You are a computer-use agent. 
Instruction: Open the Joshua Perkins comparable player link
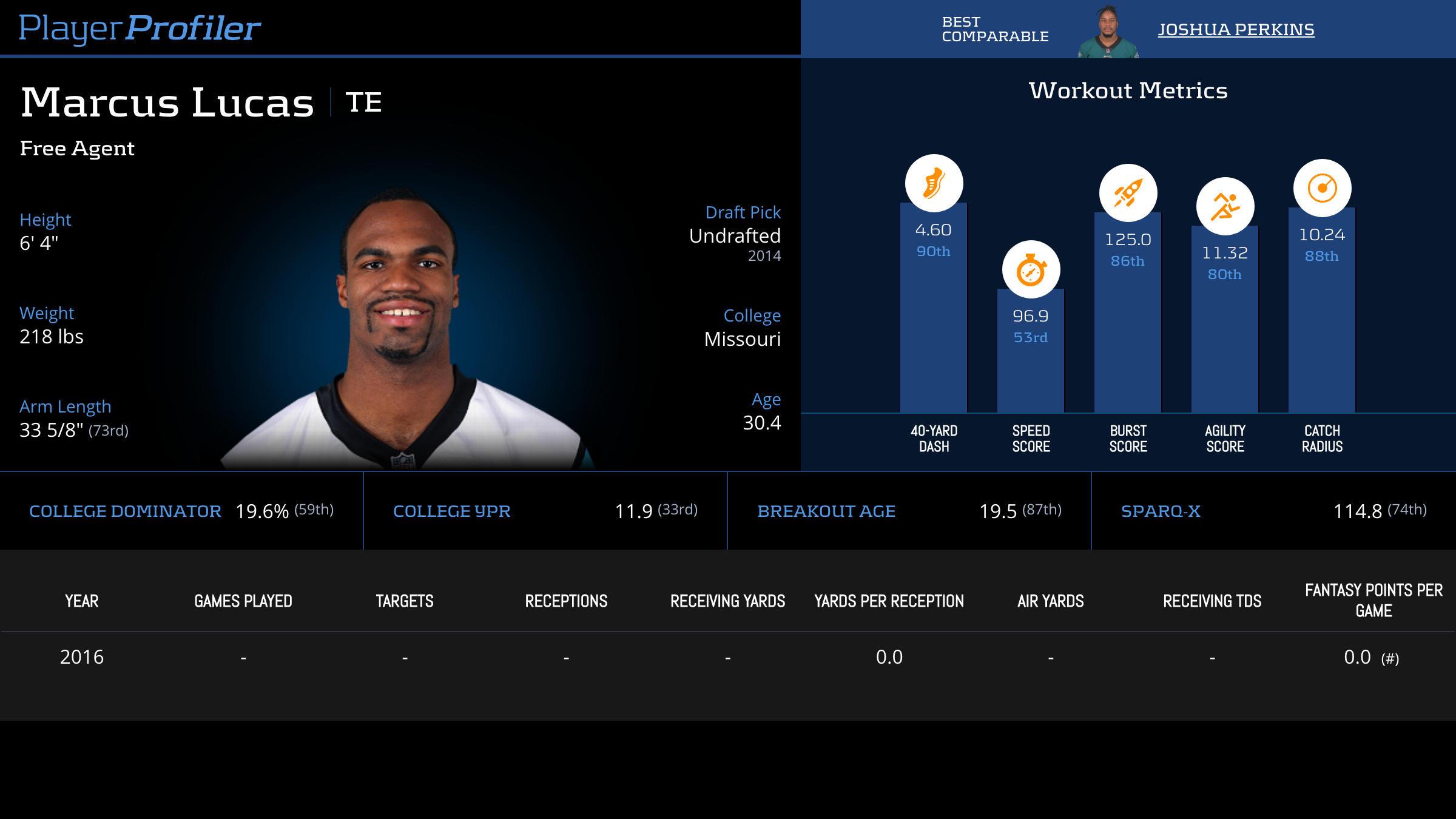[x=1236, y=29]
